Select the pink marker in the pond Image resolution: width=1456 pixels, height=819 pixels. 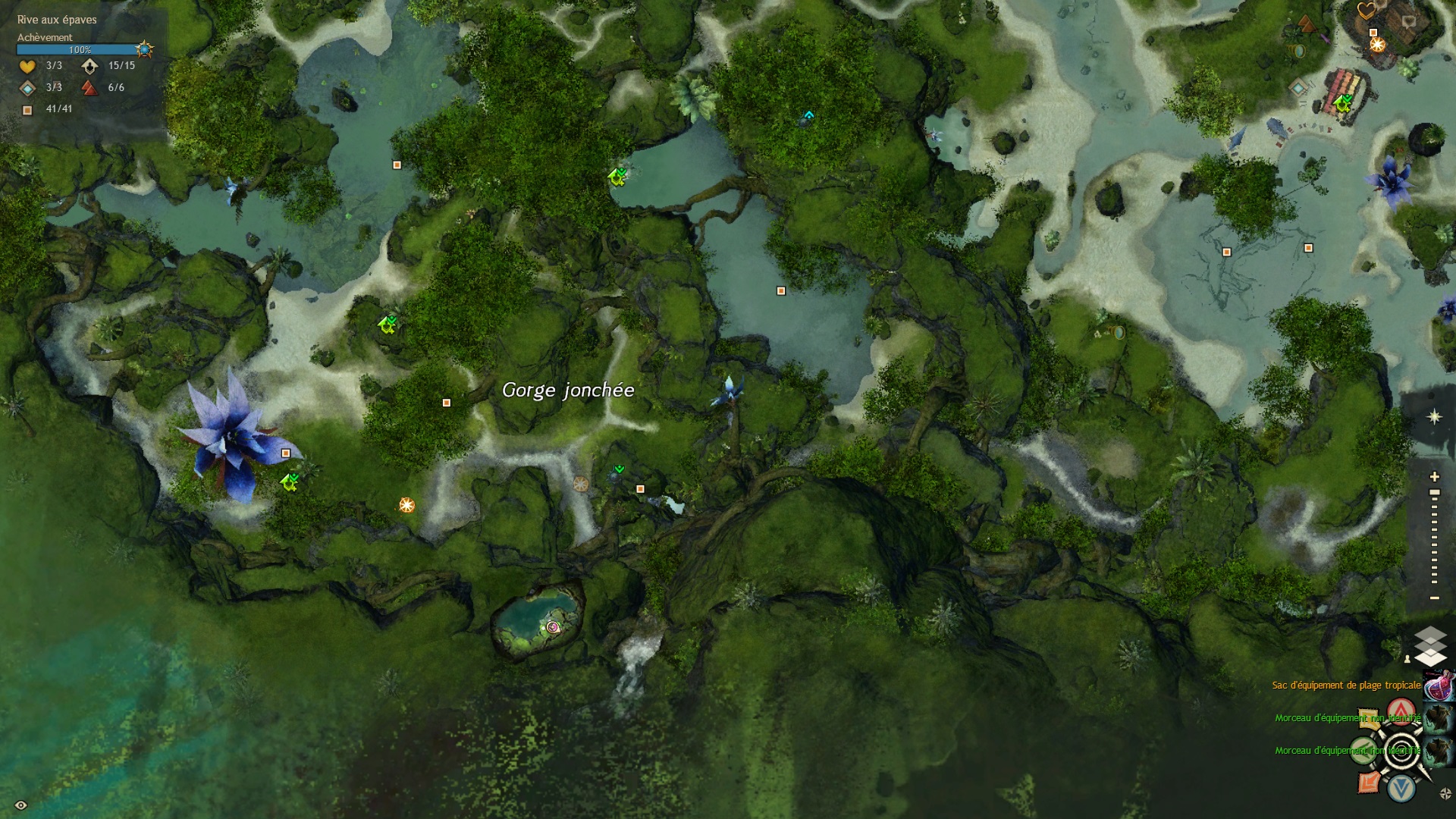coord(553,626)
